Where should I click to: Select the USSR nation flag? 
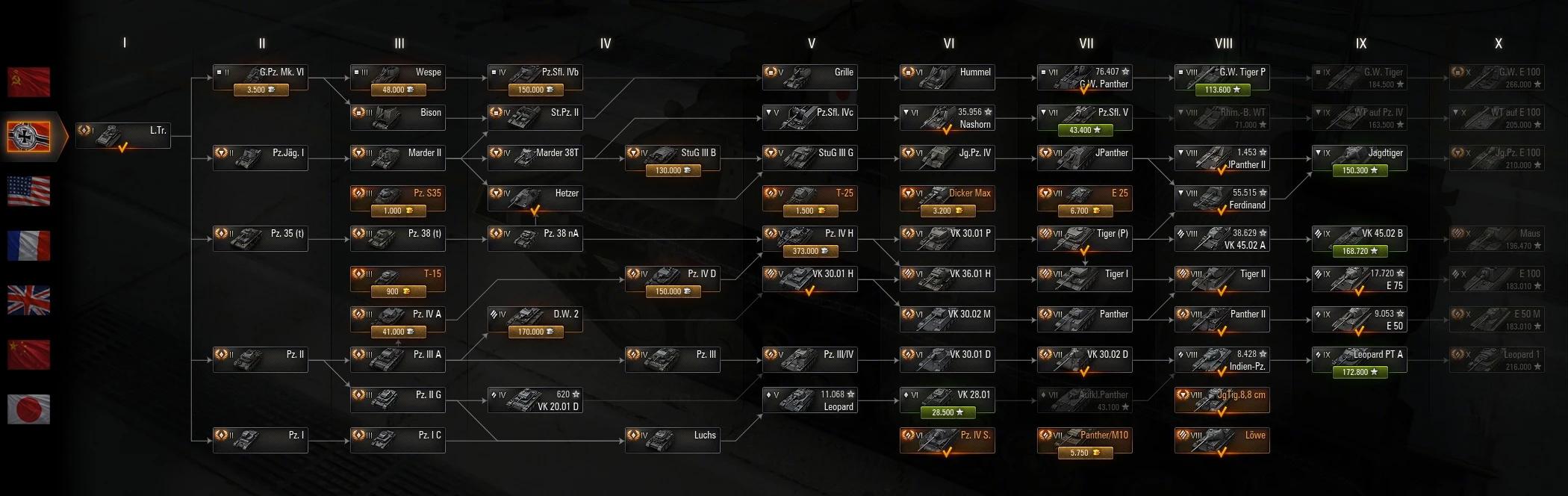tap(29, 82)
